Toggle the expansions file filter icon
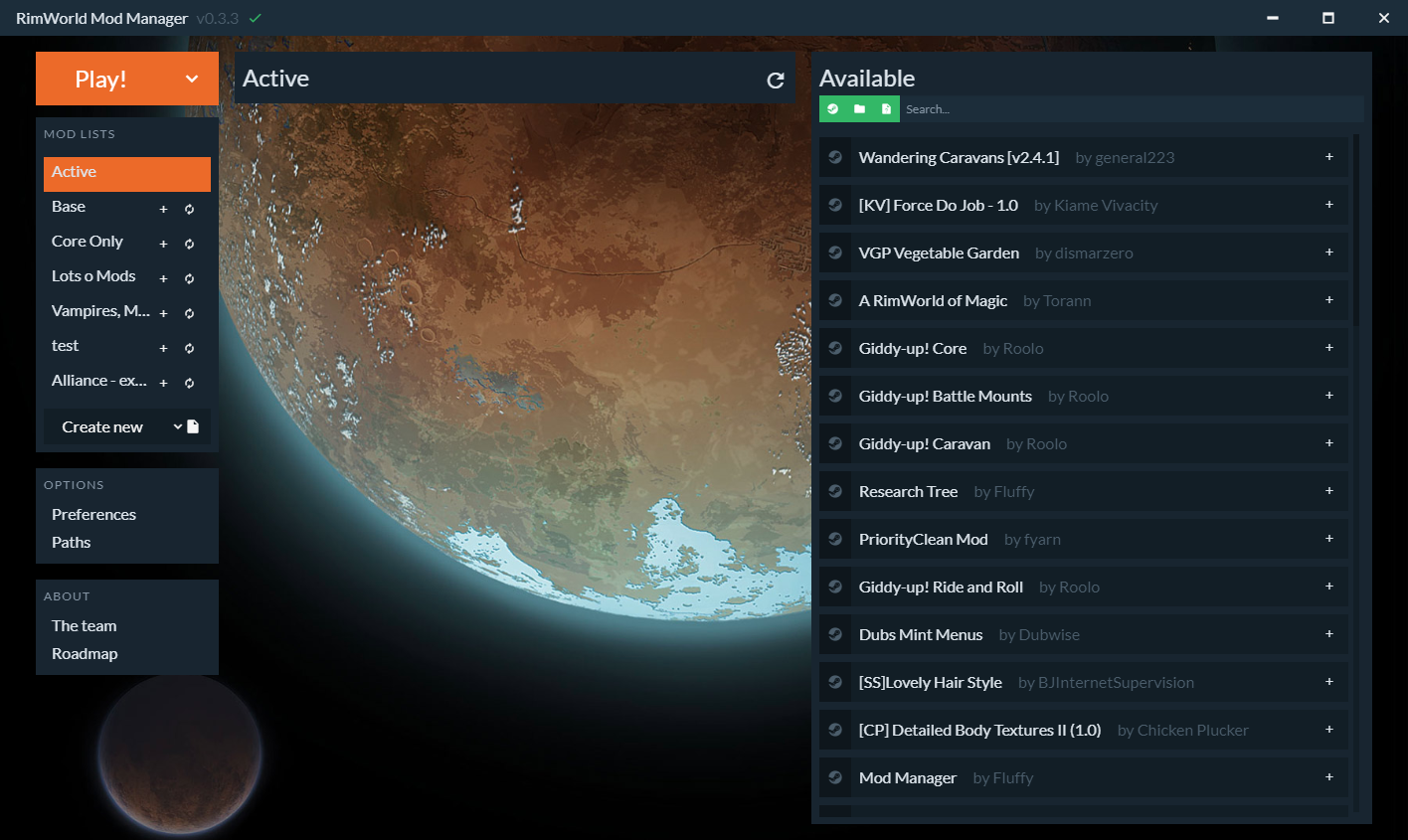The height and width of the screenshot is (840, 1408). 885,108
